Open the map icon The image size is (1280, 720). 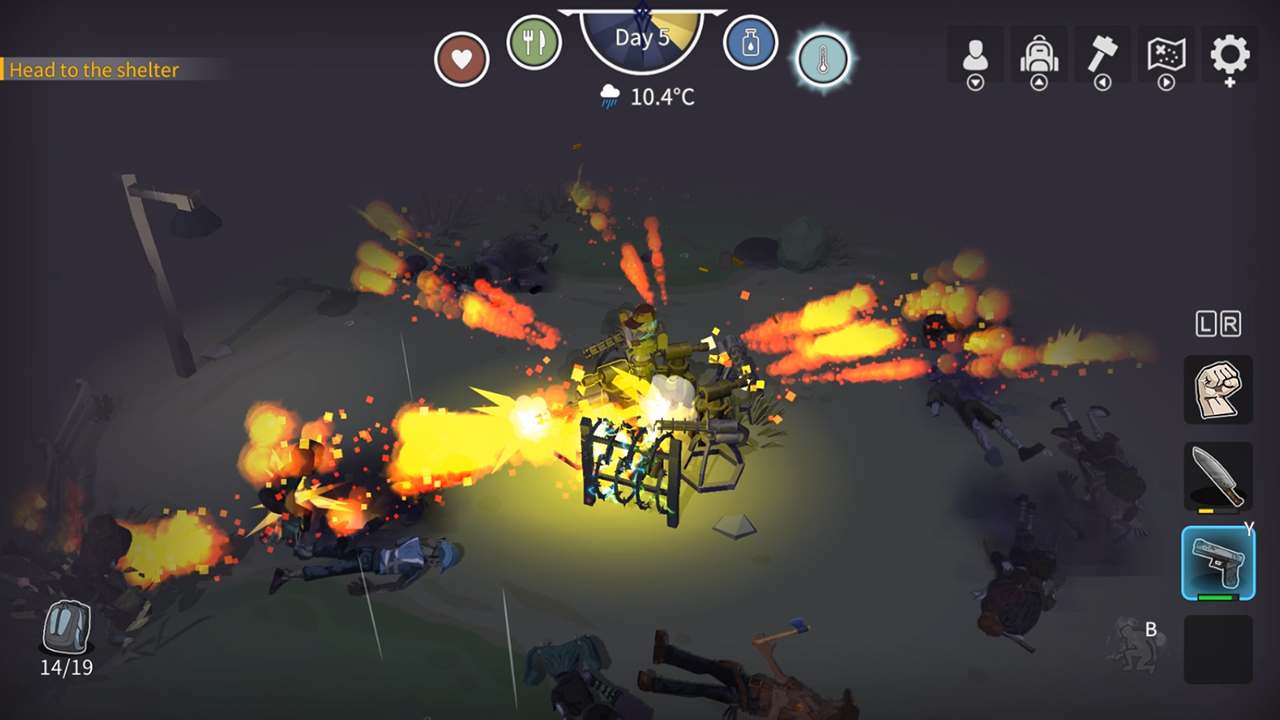pyautogui.click(x=1166, y=55)
